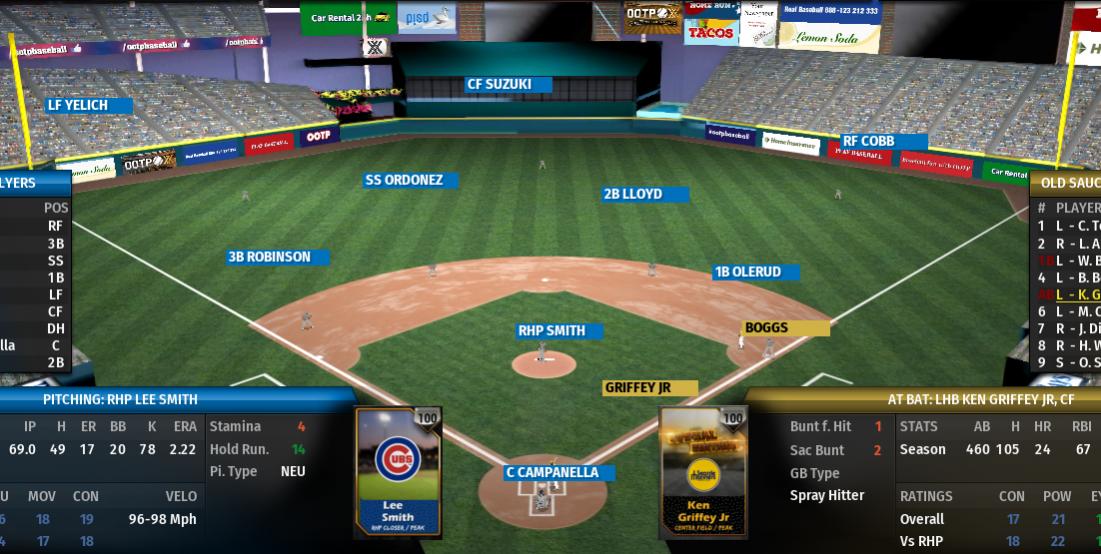Select the 2B Lloyd fielder label

point(645,194)
